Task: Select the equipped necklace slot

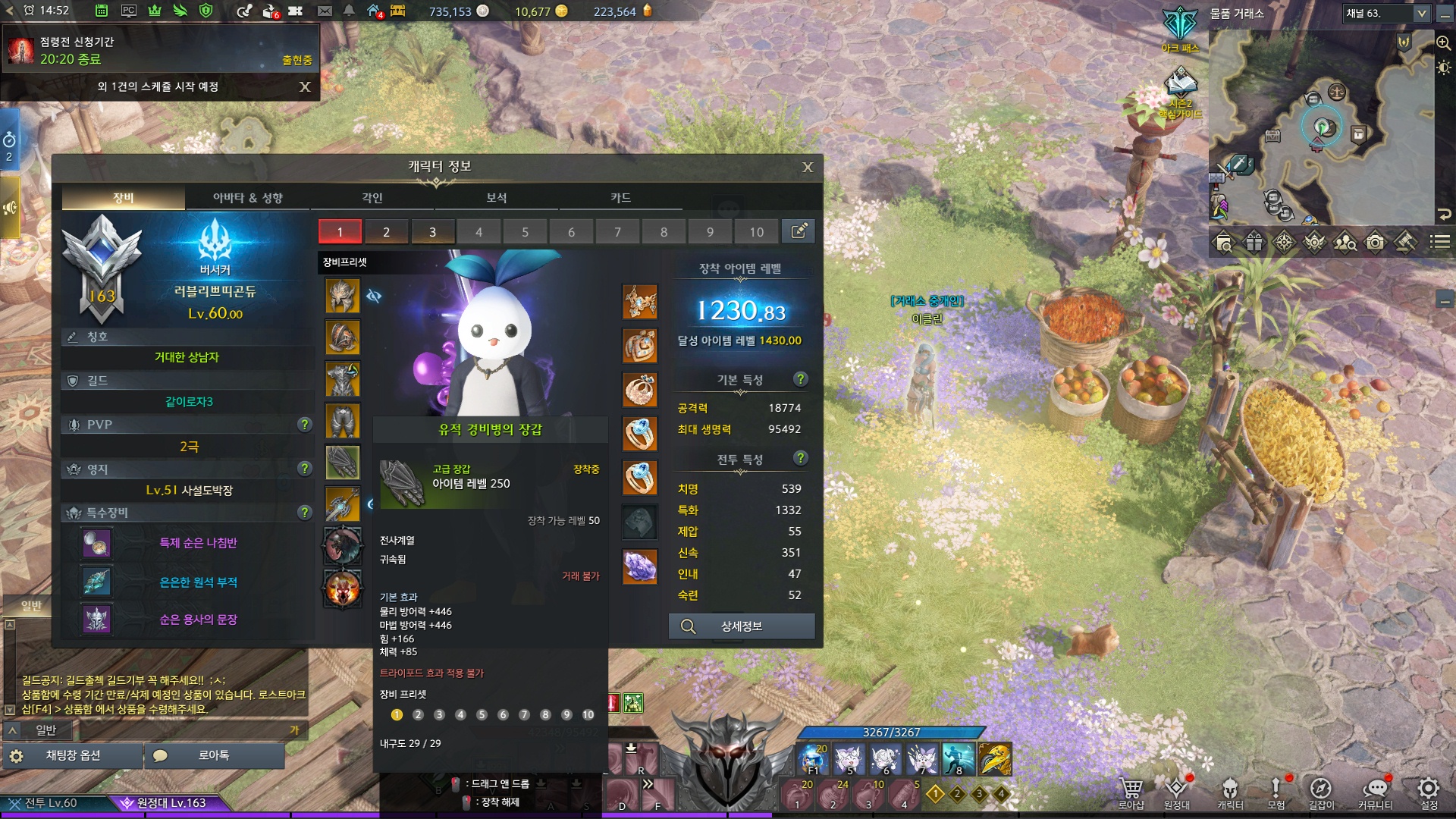Action: click(640, 302)
